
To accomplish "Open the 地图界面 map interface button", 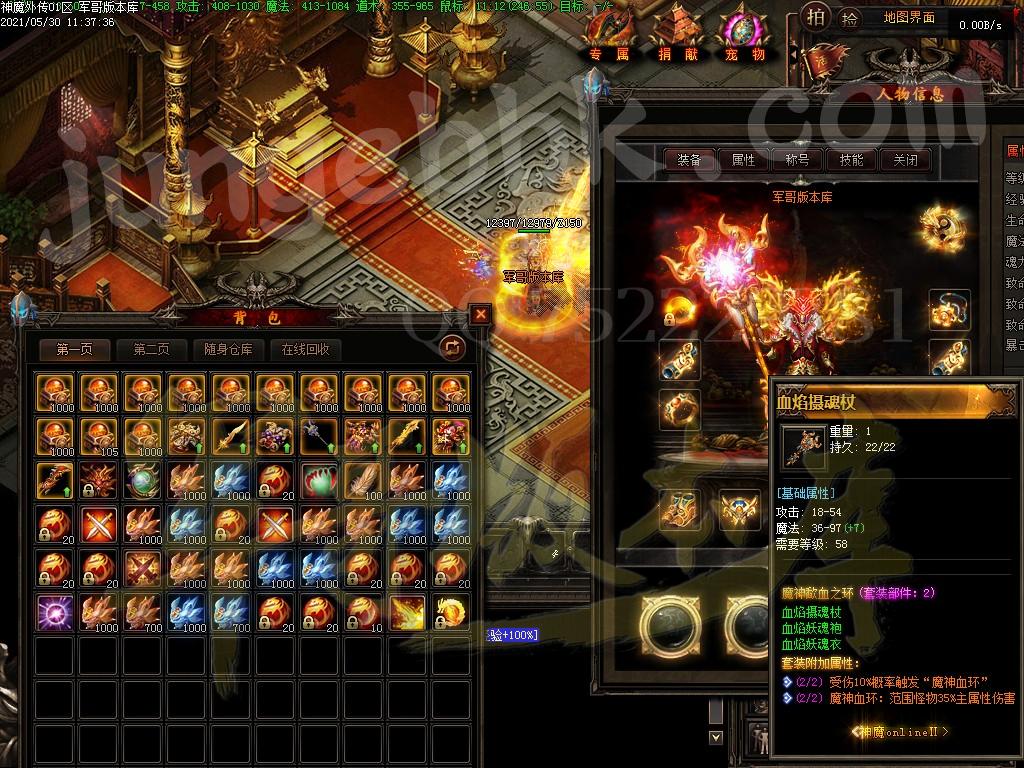I will coord(909,18).
